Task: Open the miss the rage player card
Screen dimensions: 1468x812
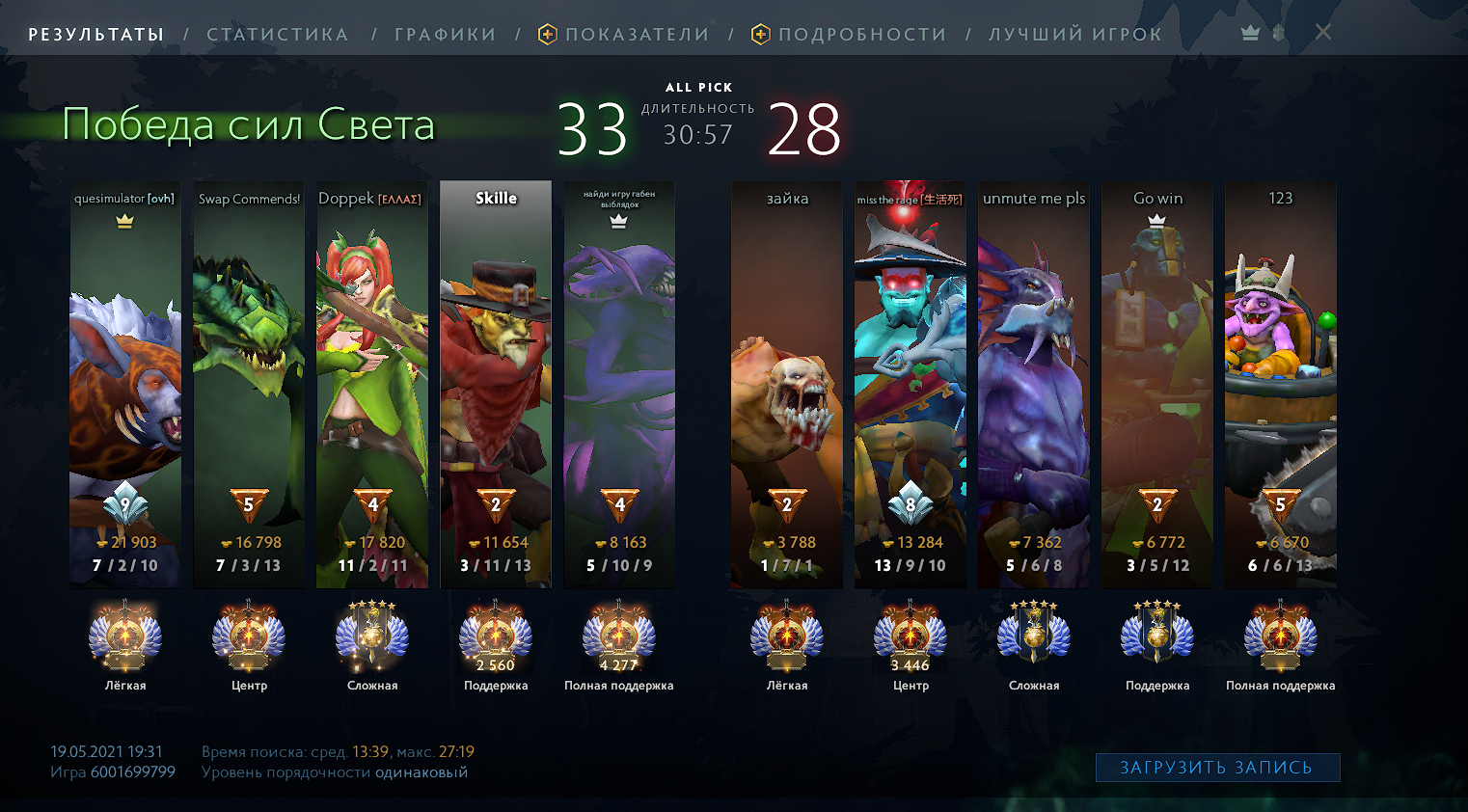Action: [911, 384]
